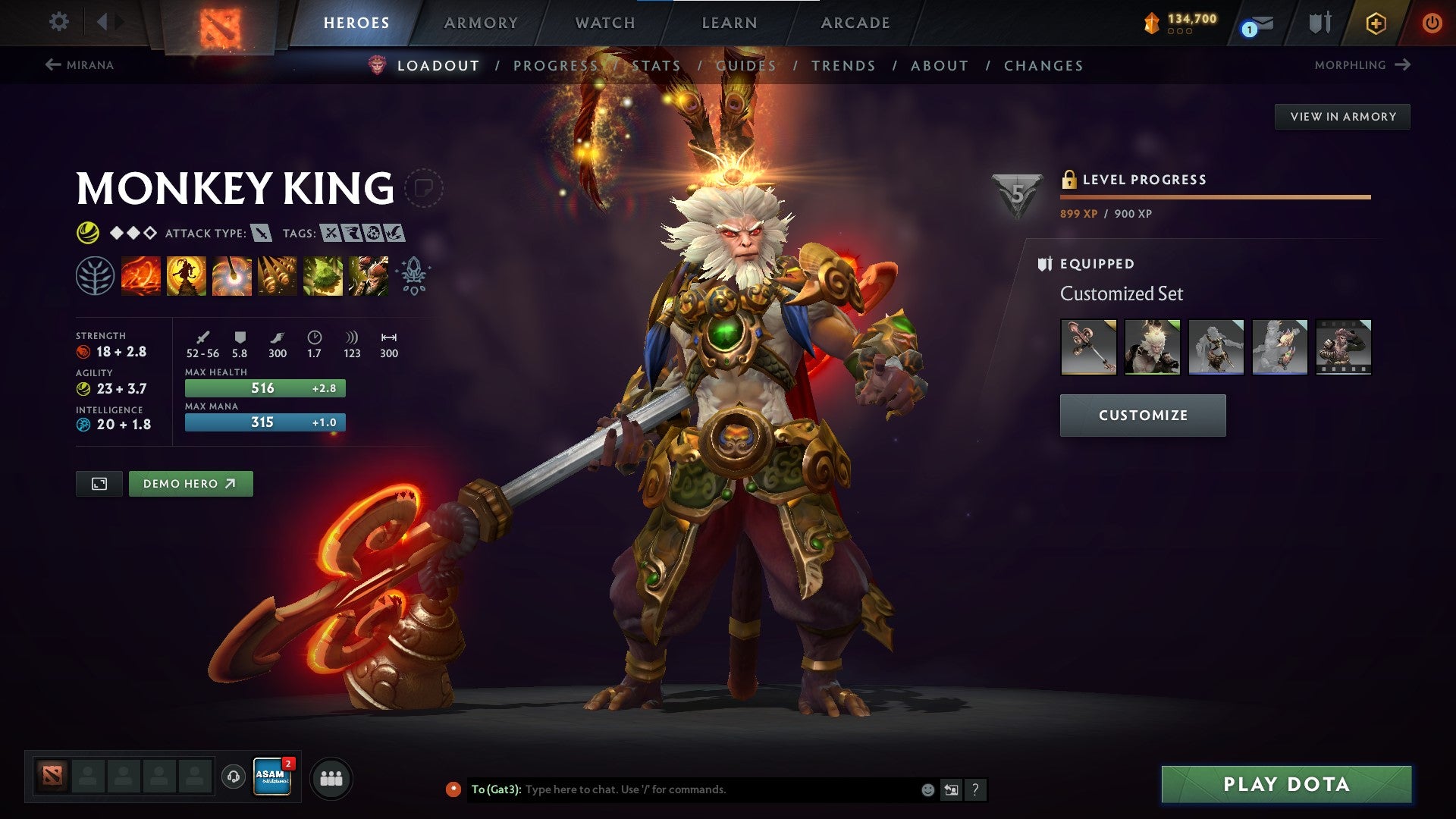Select the Guides section of the hero page
Screen dimensions: 1456x819
pos(746,66)
